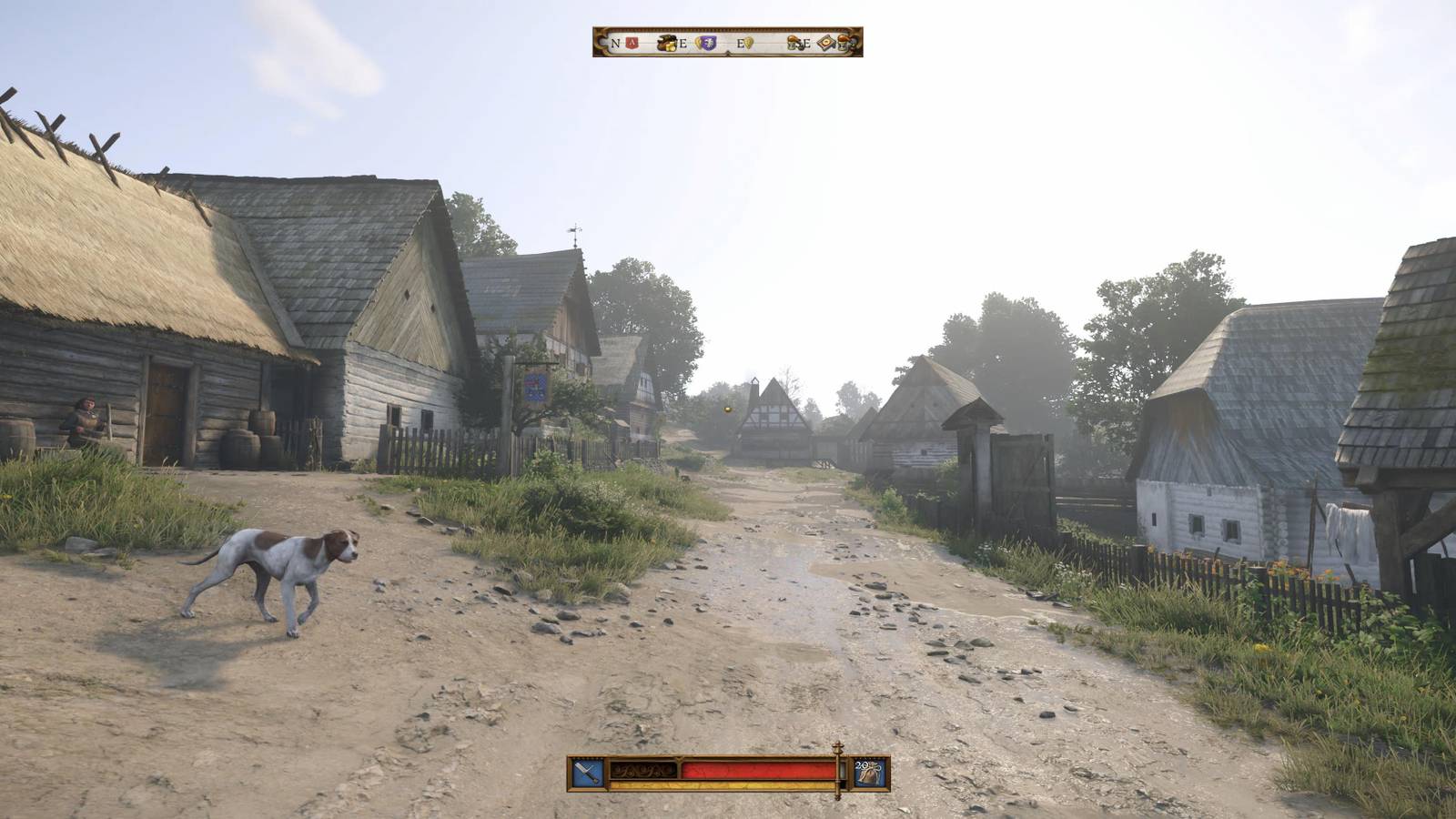
Task: Click the red health bar at the bottom
Action: 758,769
